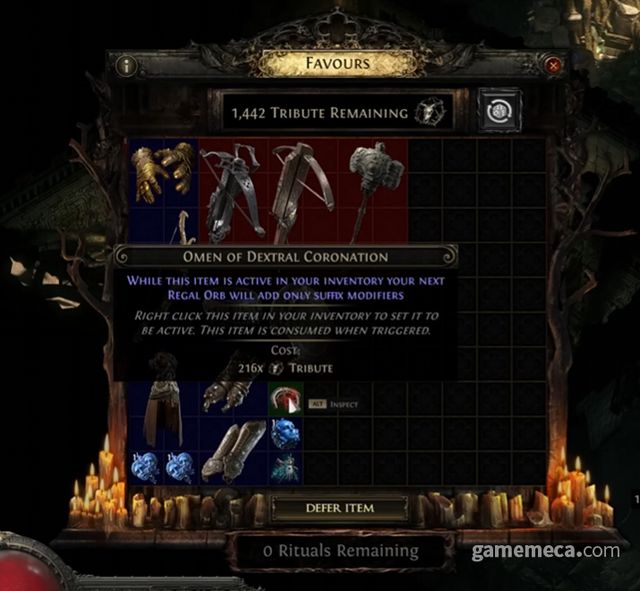
Task: Open the Favours info button
Action: pos(126,66)
